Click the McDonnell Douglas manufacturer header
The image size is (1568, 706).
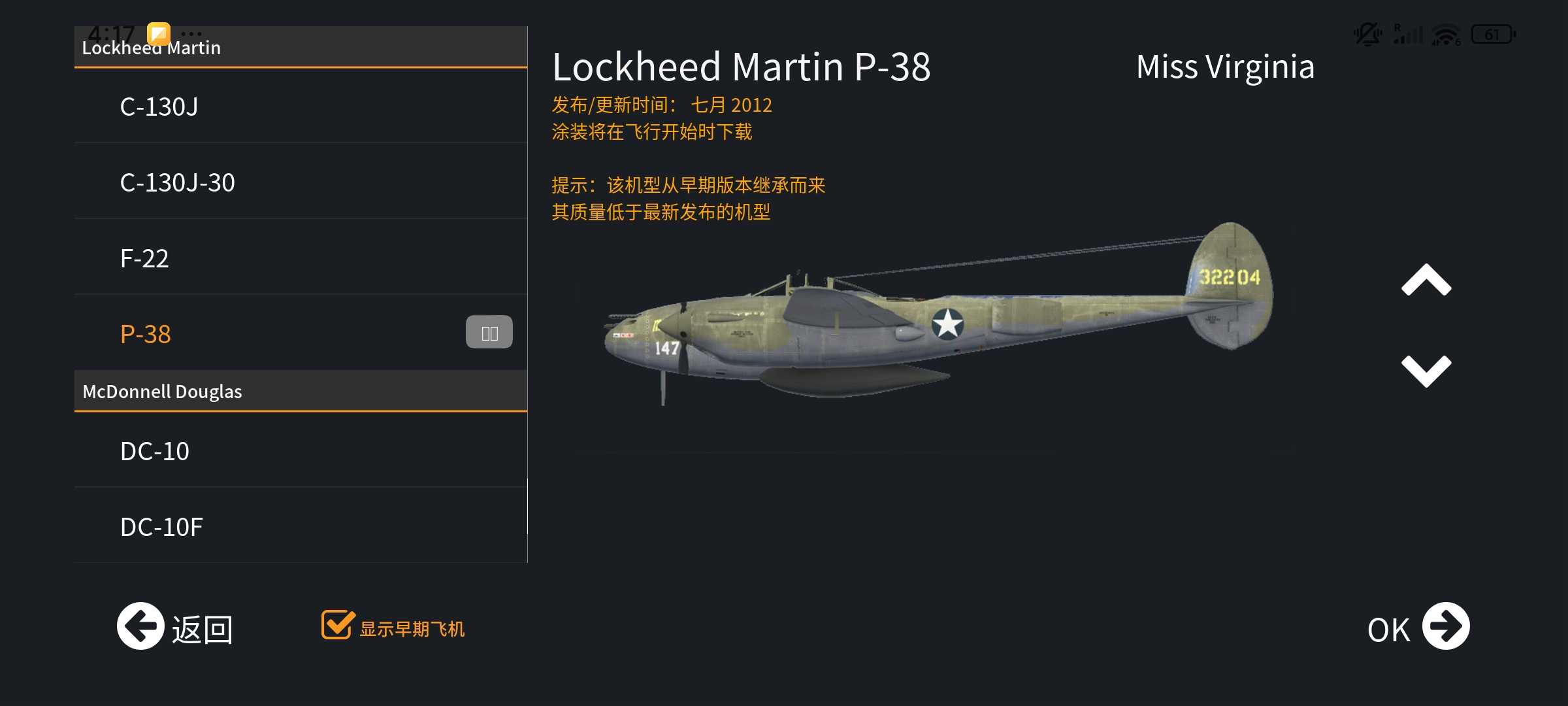[x=301, y=391]
